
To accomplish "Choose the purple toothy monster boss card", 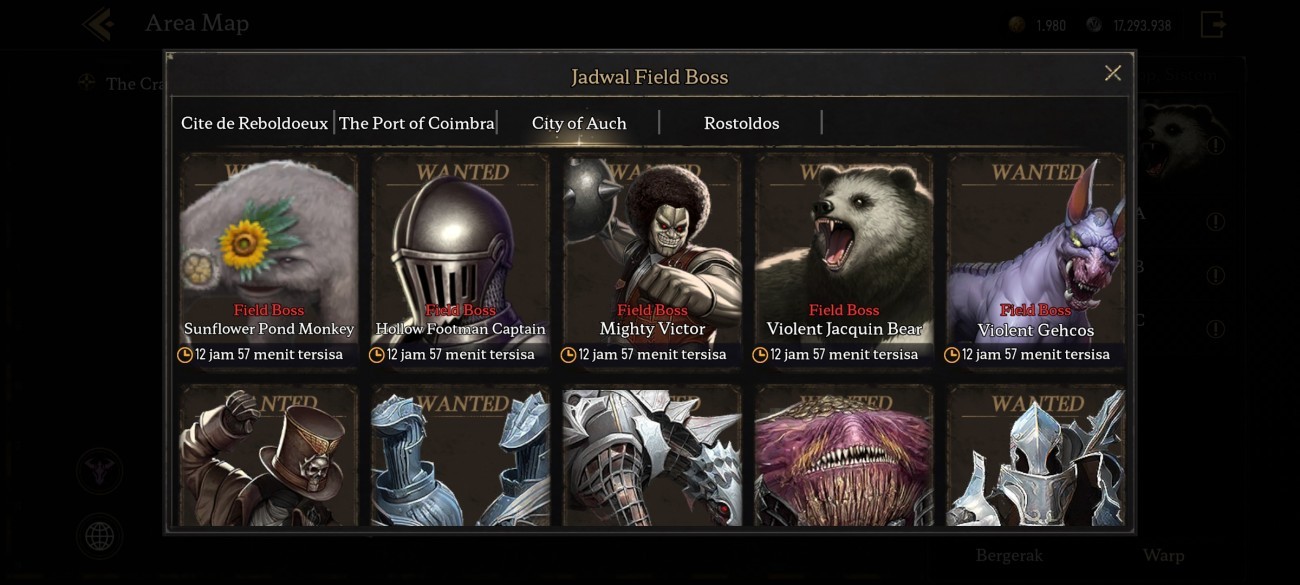I will [844, 457].
